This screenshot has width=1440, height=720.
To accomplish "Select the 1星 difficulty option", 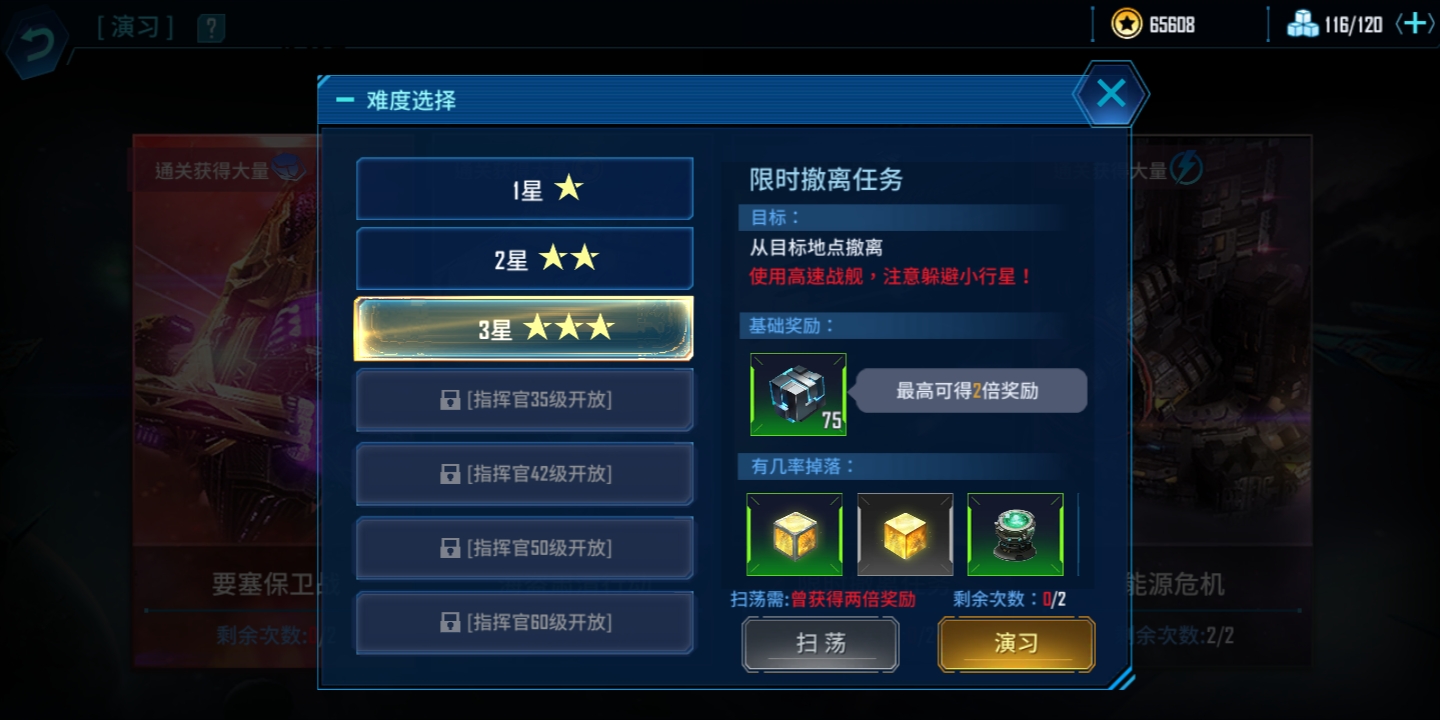I will [524, 188].
